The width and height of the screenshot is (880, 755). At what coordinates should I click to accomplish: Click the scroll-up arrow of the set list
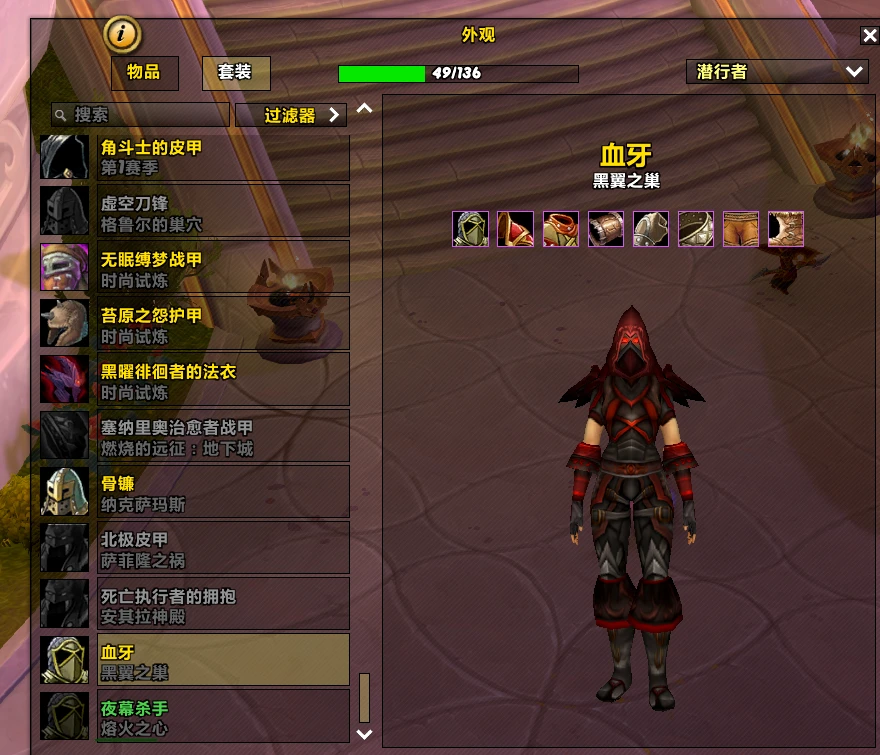(364, 109)
